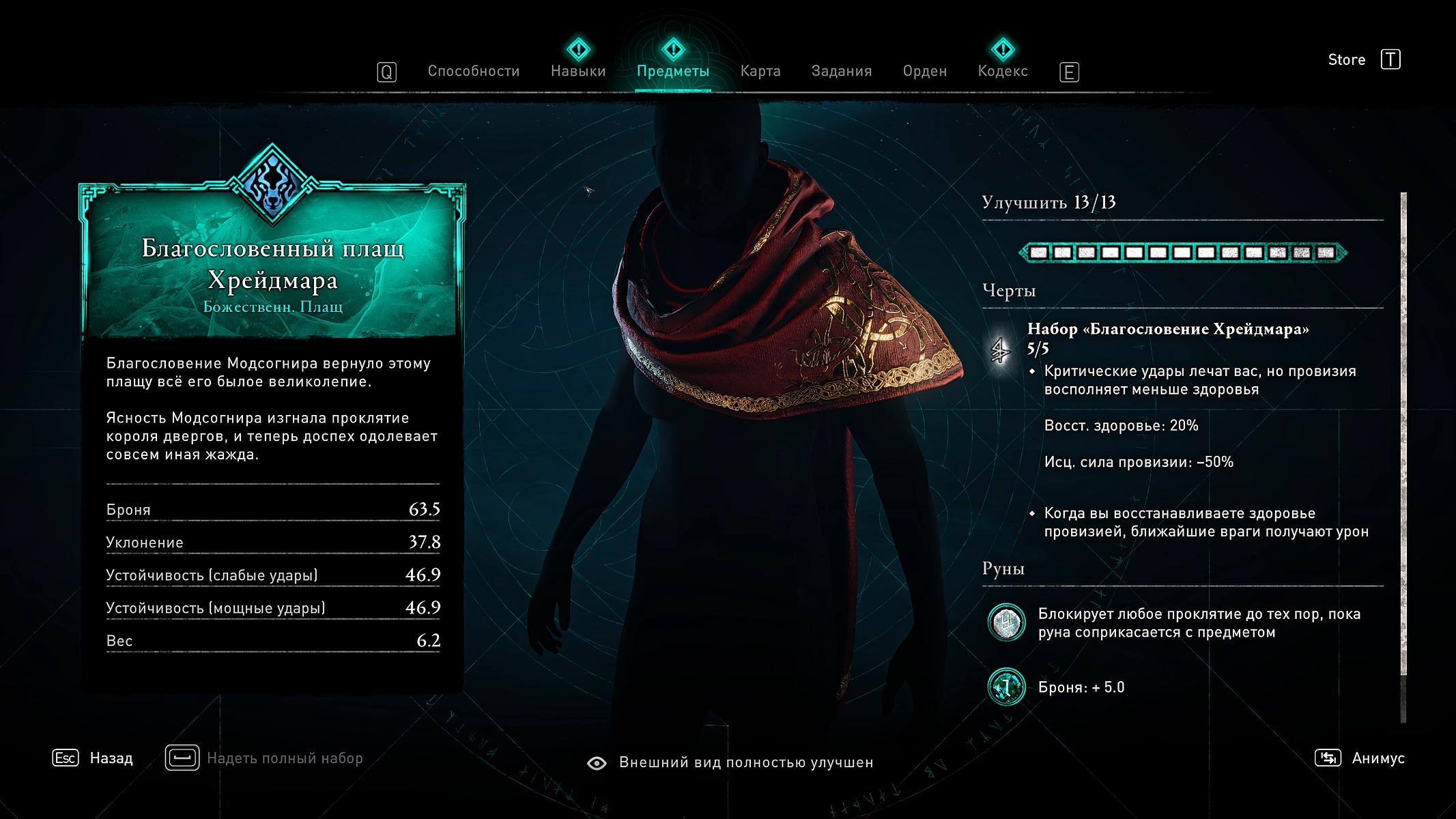Select the Предметы tab
Screen dimensions: 1456x819
pyautogui.click(x=672, y=71)
